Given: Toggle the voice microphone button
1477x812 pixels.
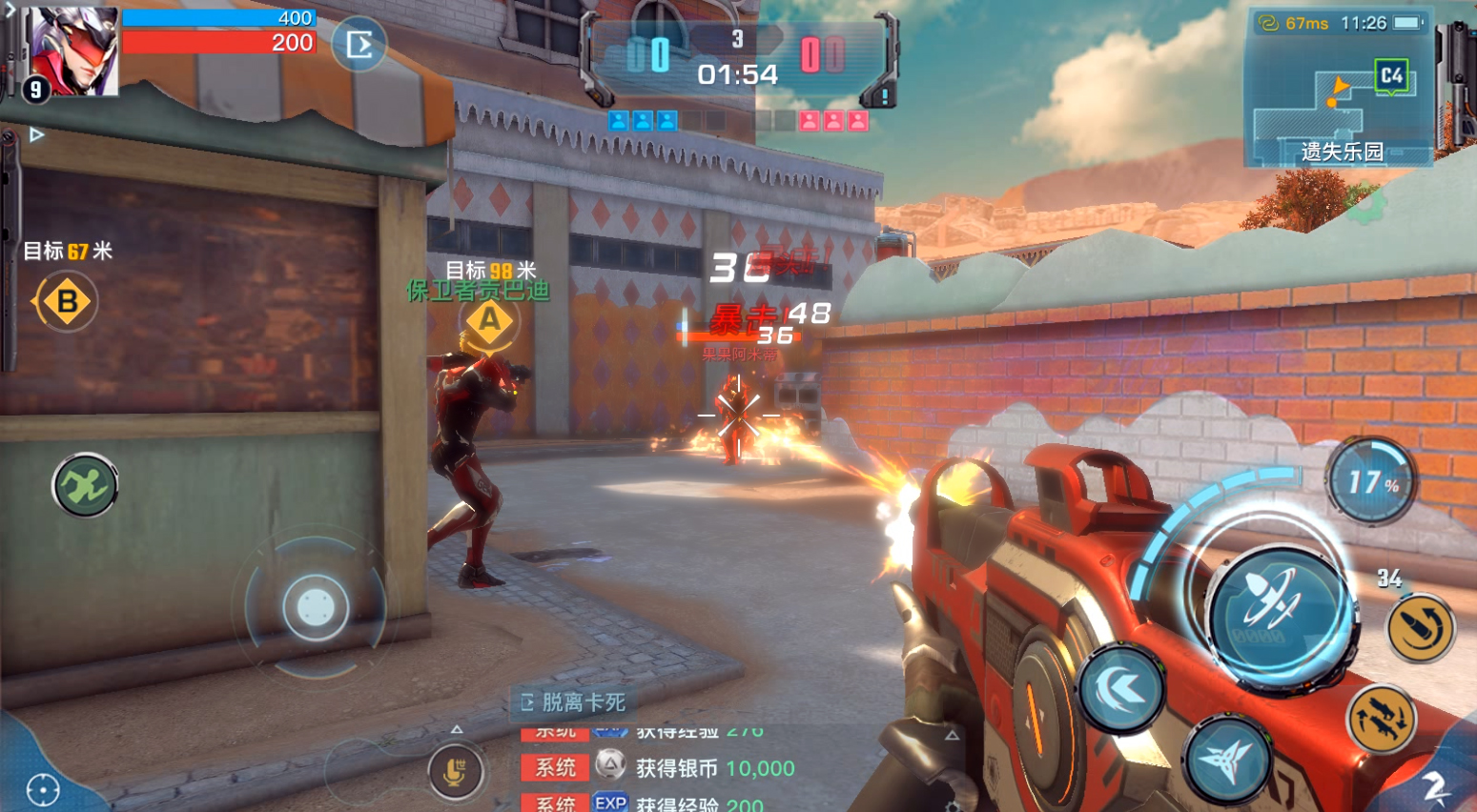Looking at the screenshot, I should (x=456, y=772).
